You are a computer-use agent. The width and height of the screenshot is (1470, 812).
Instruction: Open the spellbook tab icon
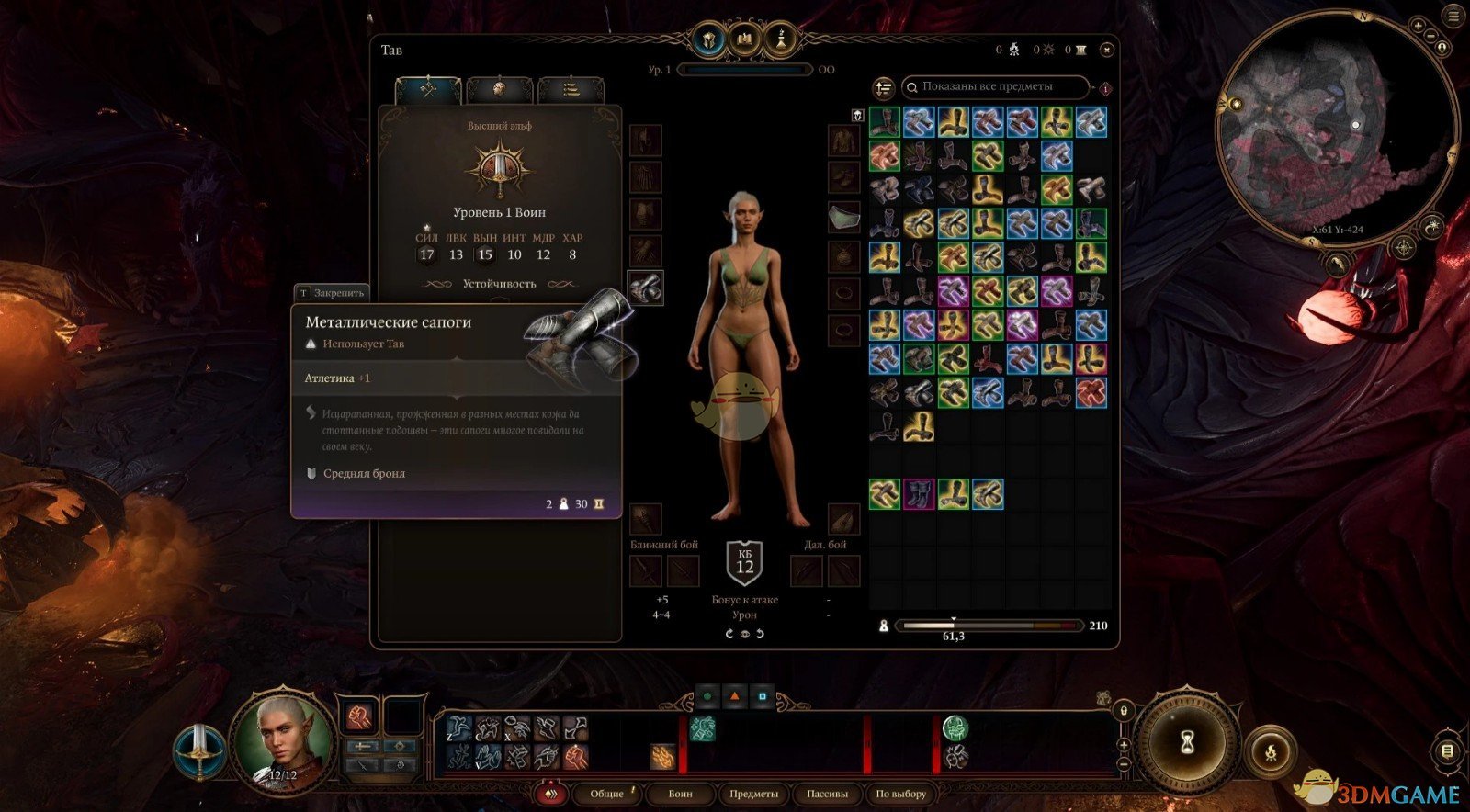coord(743,40)
